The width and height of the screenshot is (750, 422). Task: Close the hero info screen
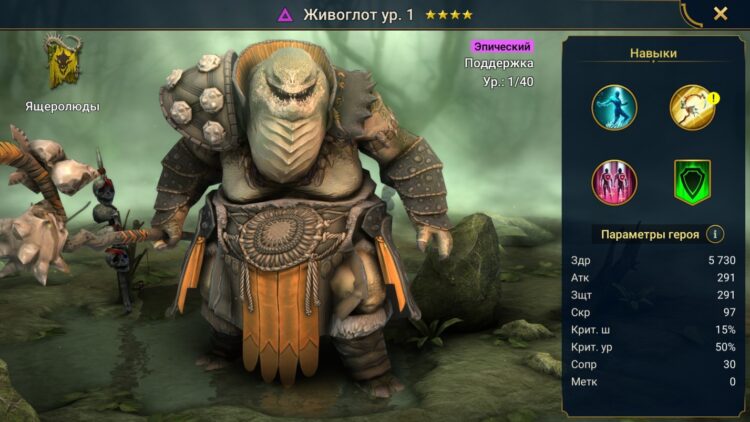coord(720,14)
